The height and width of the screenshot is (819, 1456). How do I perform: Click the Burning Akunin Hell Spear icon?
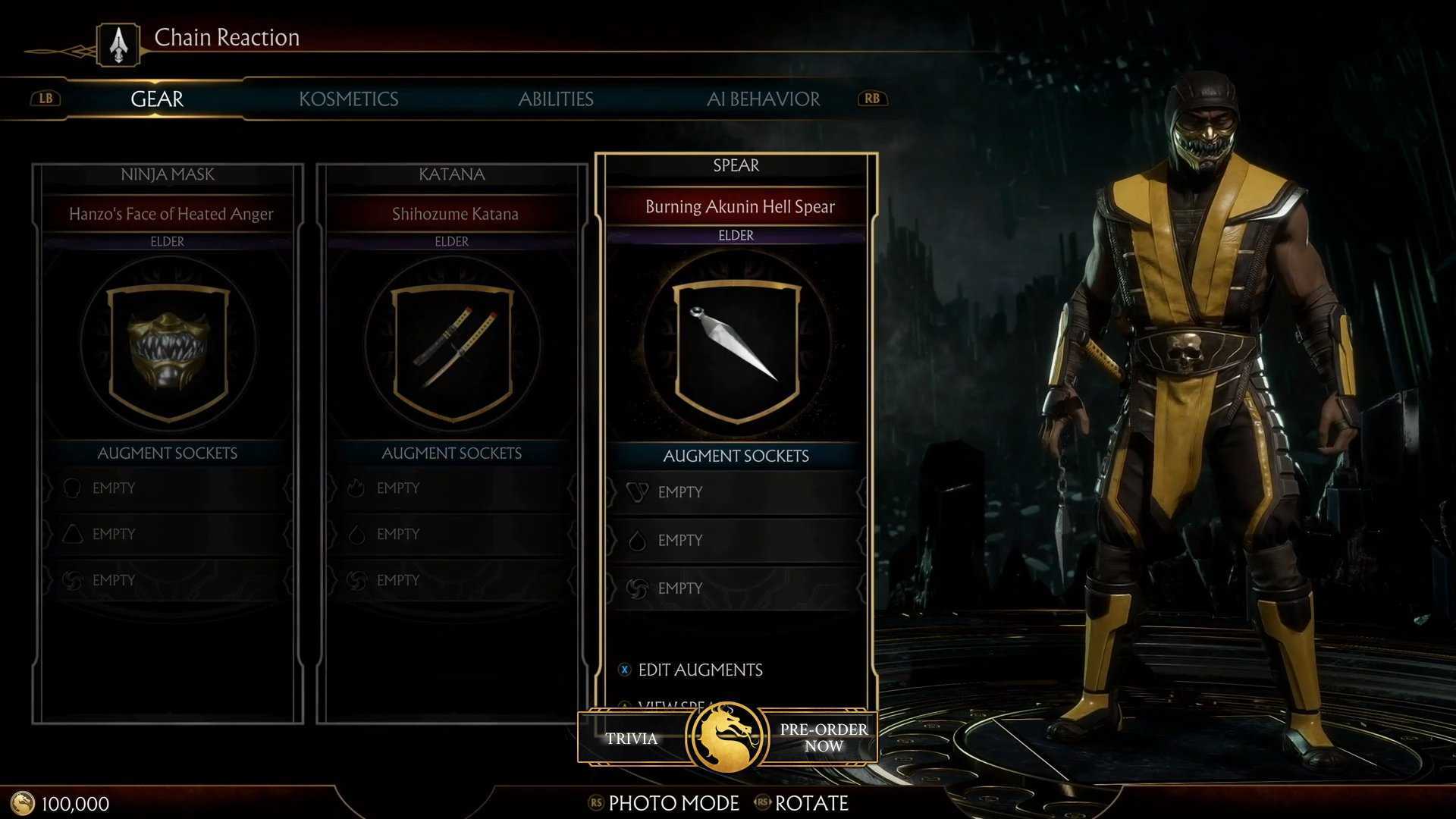tap(736, 347)
